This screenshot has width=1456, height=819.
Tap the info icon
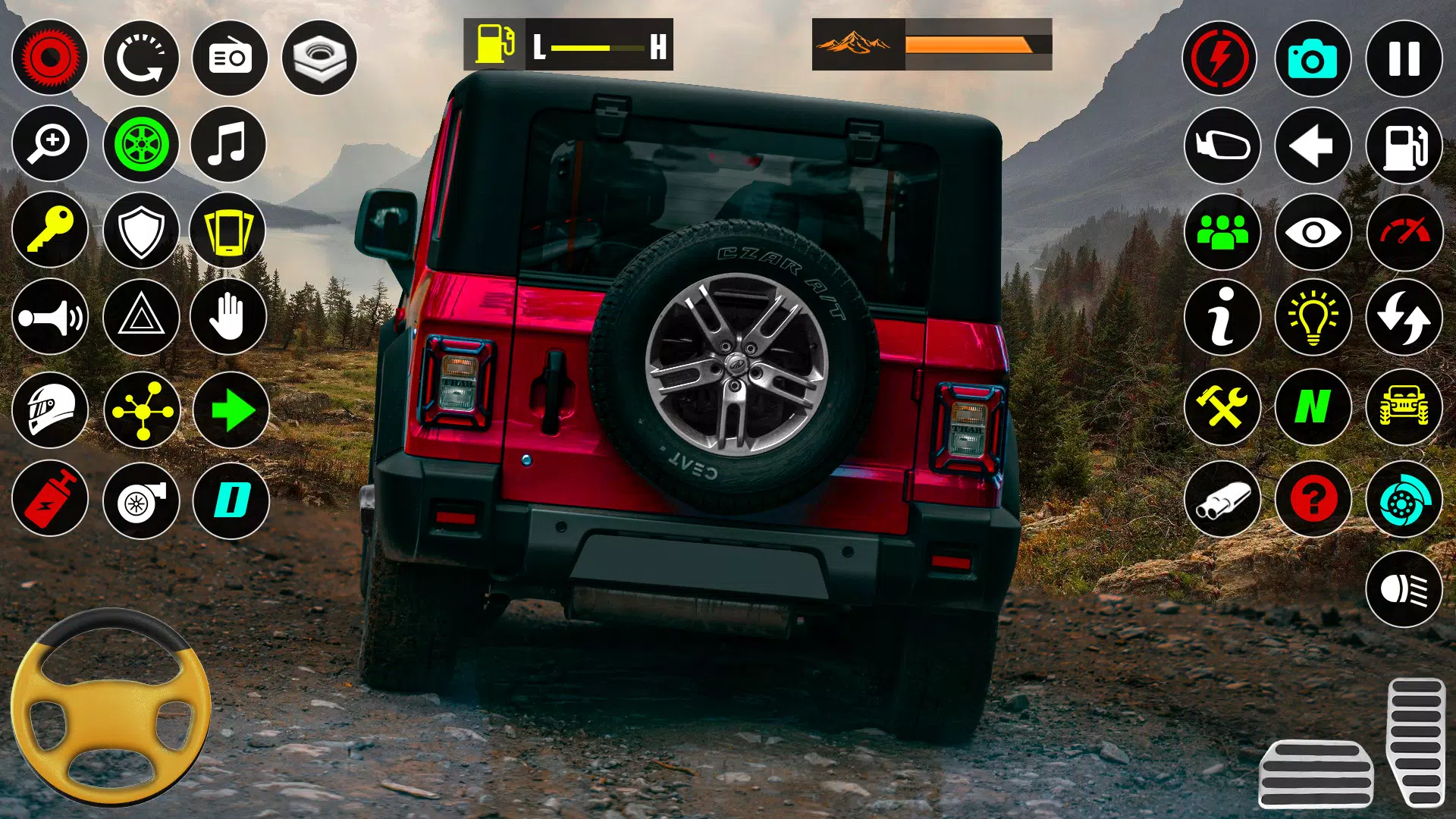(x=1224, y=318)
